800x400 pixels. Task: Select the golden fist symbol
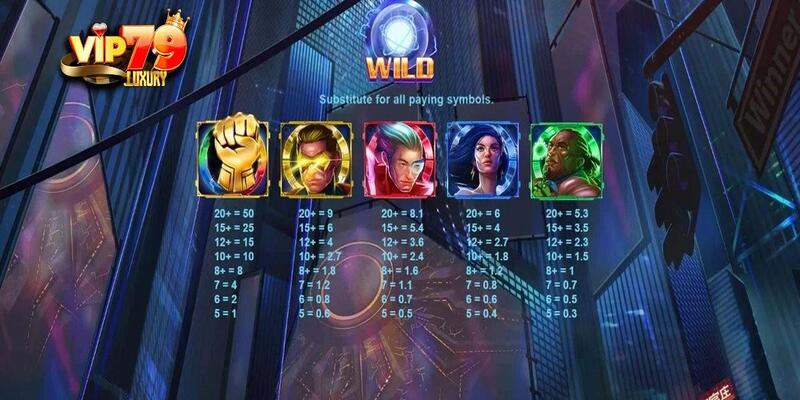click(231, 158)
